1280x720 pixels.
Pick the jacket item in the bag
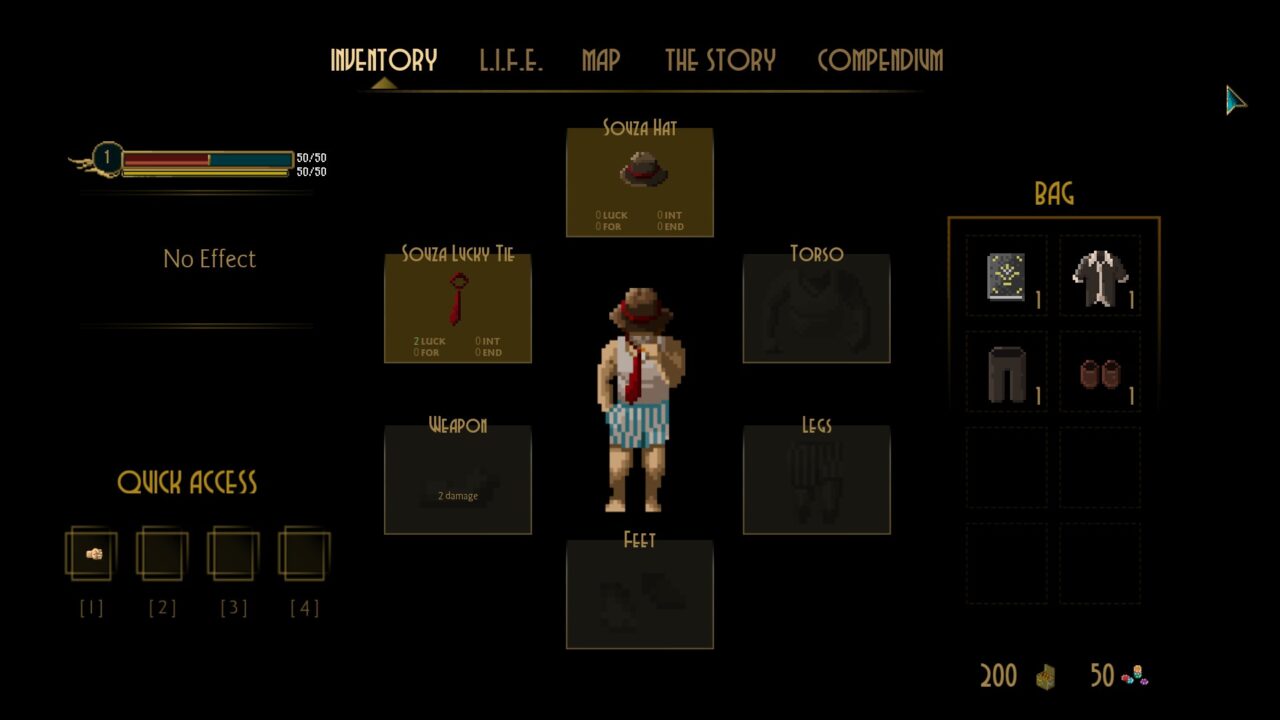pyautogui.click(x=1100, y=276)
